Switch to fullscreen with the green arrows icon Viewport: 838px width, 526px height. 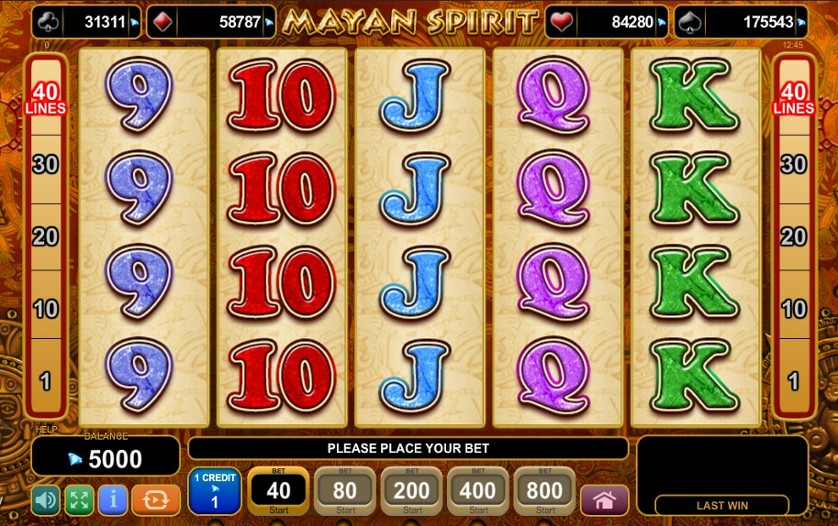pyautogui.click(x=79, y=500)
